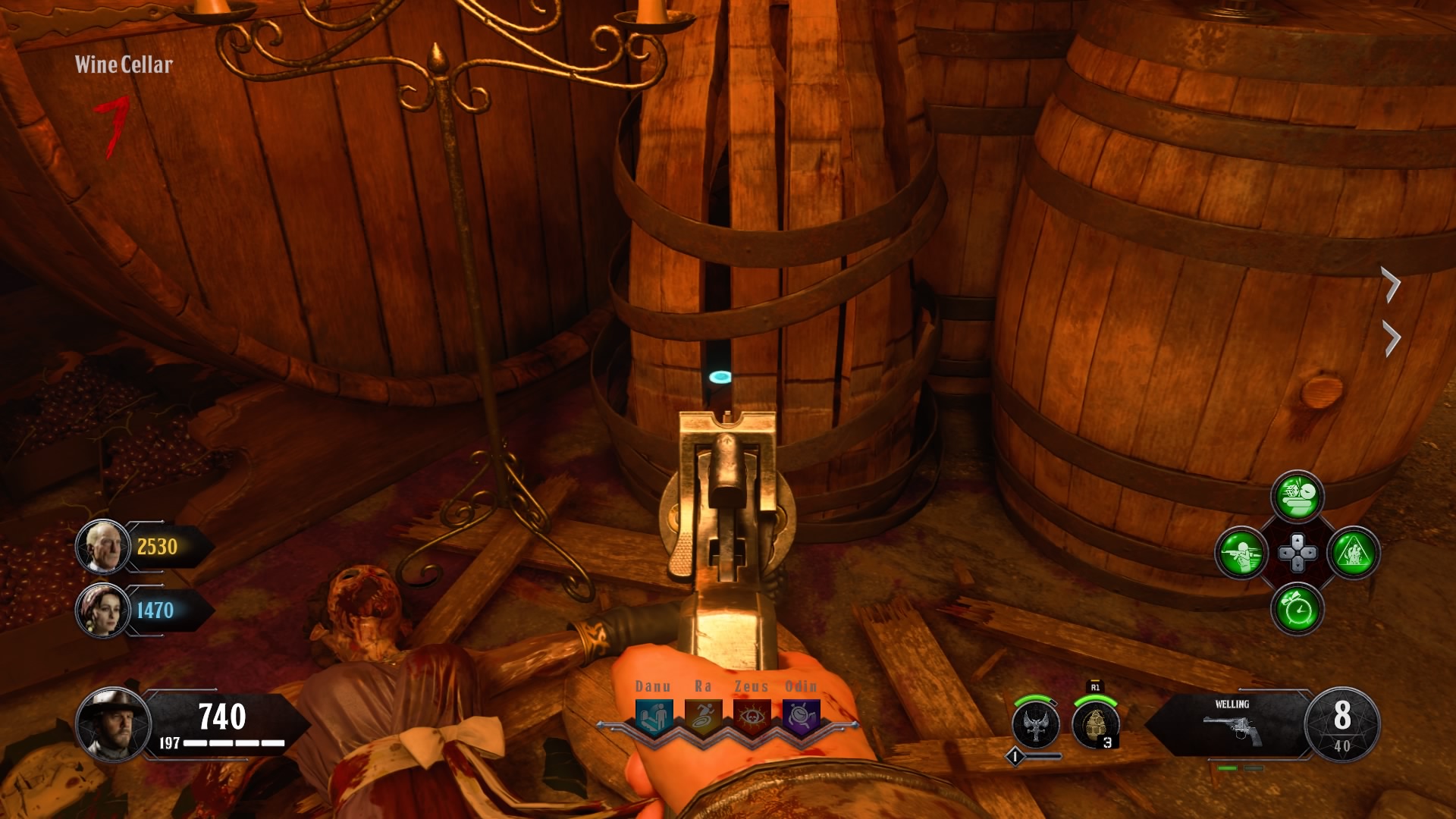Activate the winged special weapon icon

tap(1036, 724)
